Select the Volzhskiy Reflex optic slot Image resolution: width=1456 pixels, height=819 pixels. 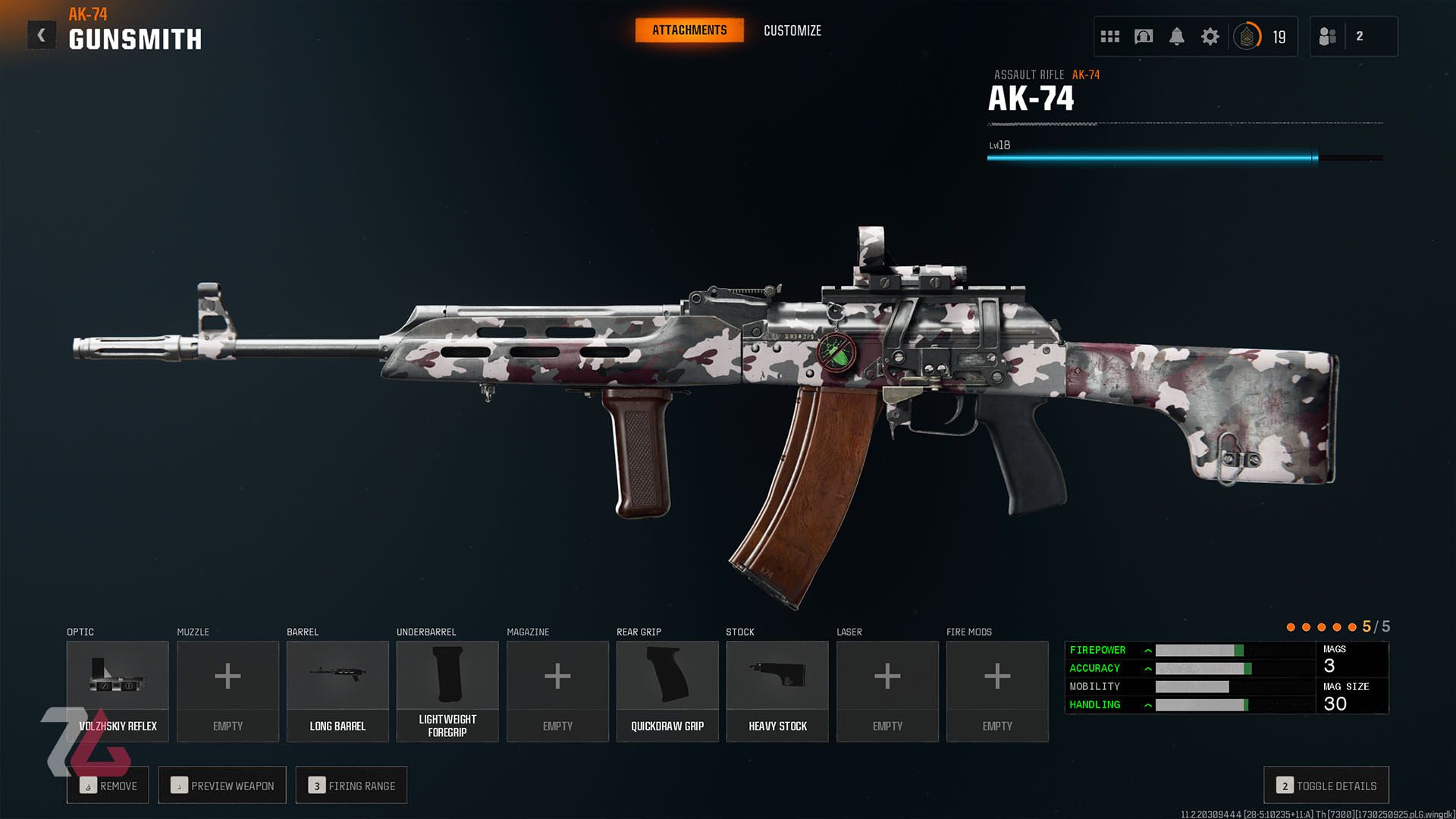118,690
